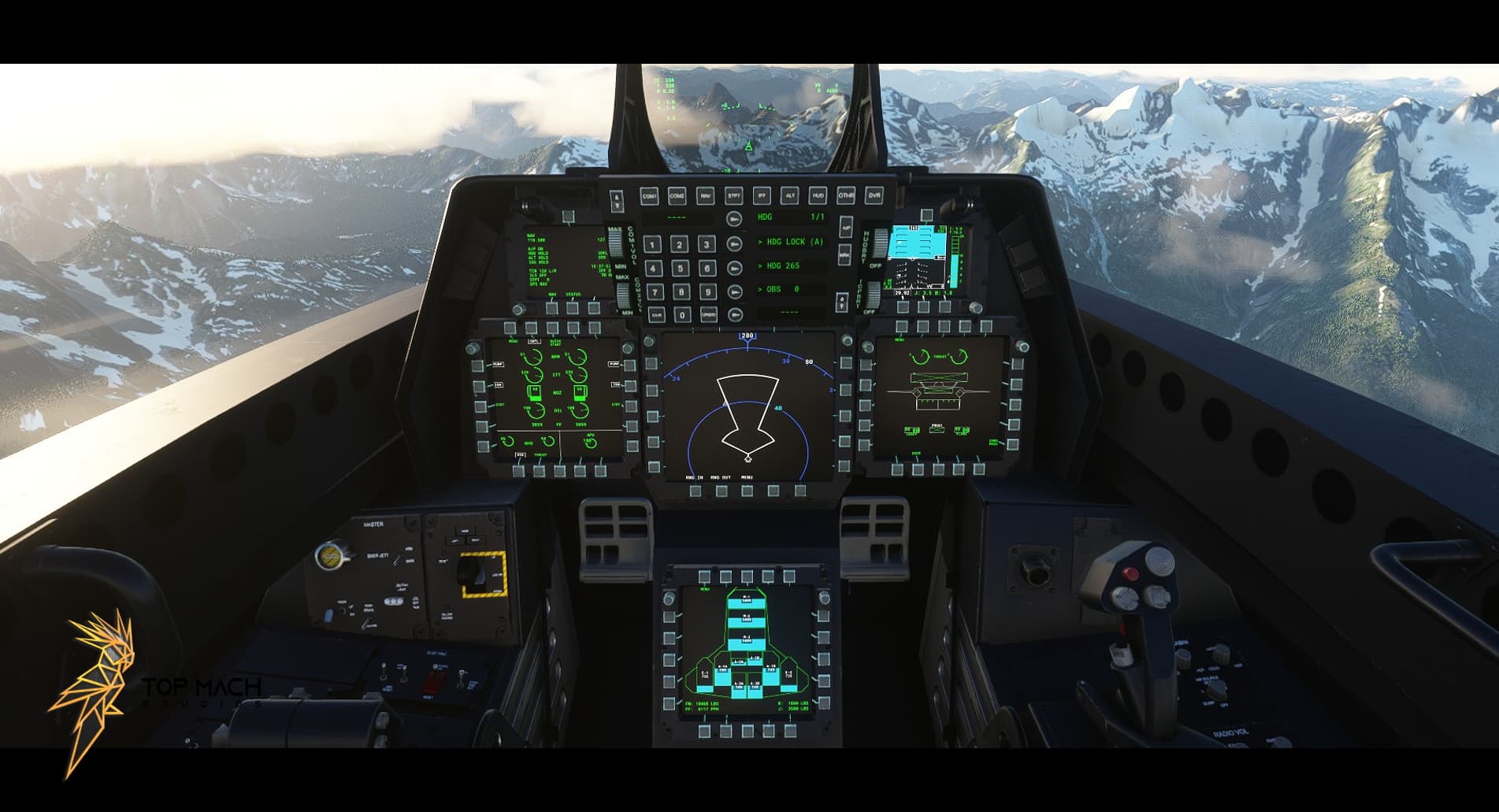Turn the COM1 VOL wheel toward MAX
1499x812 pixels.
point(614,235)
